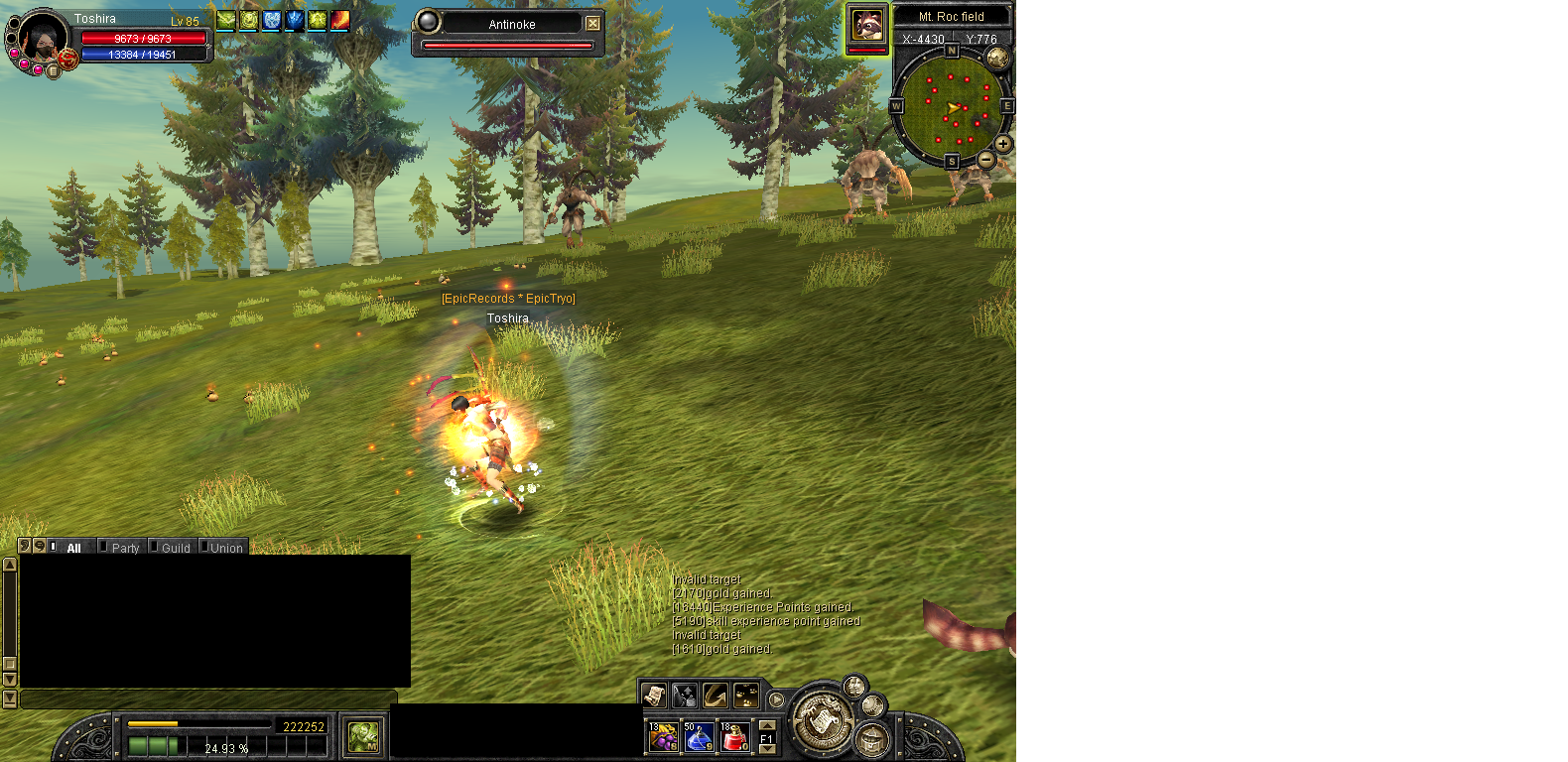The image size is (1568, 762).
Task: Close the Antinoke target window
Action: click(592, 24)
